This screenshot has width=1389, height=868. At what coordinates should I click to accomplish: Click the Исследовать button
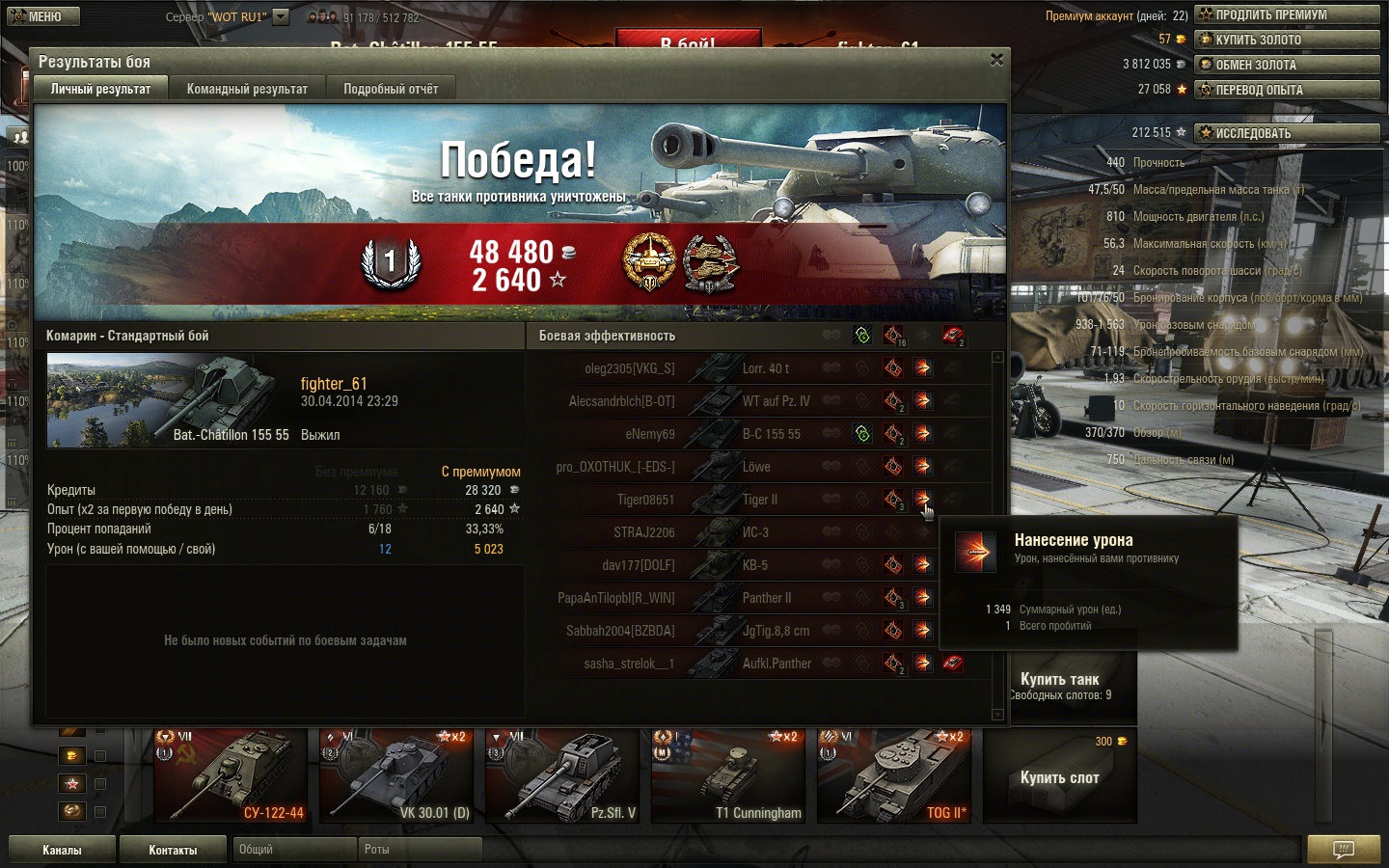pyautogui.click(x=1287, y=133)
